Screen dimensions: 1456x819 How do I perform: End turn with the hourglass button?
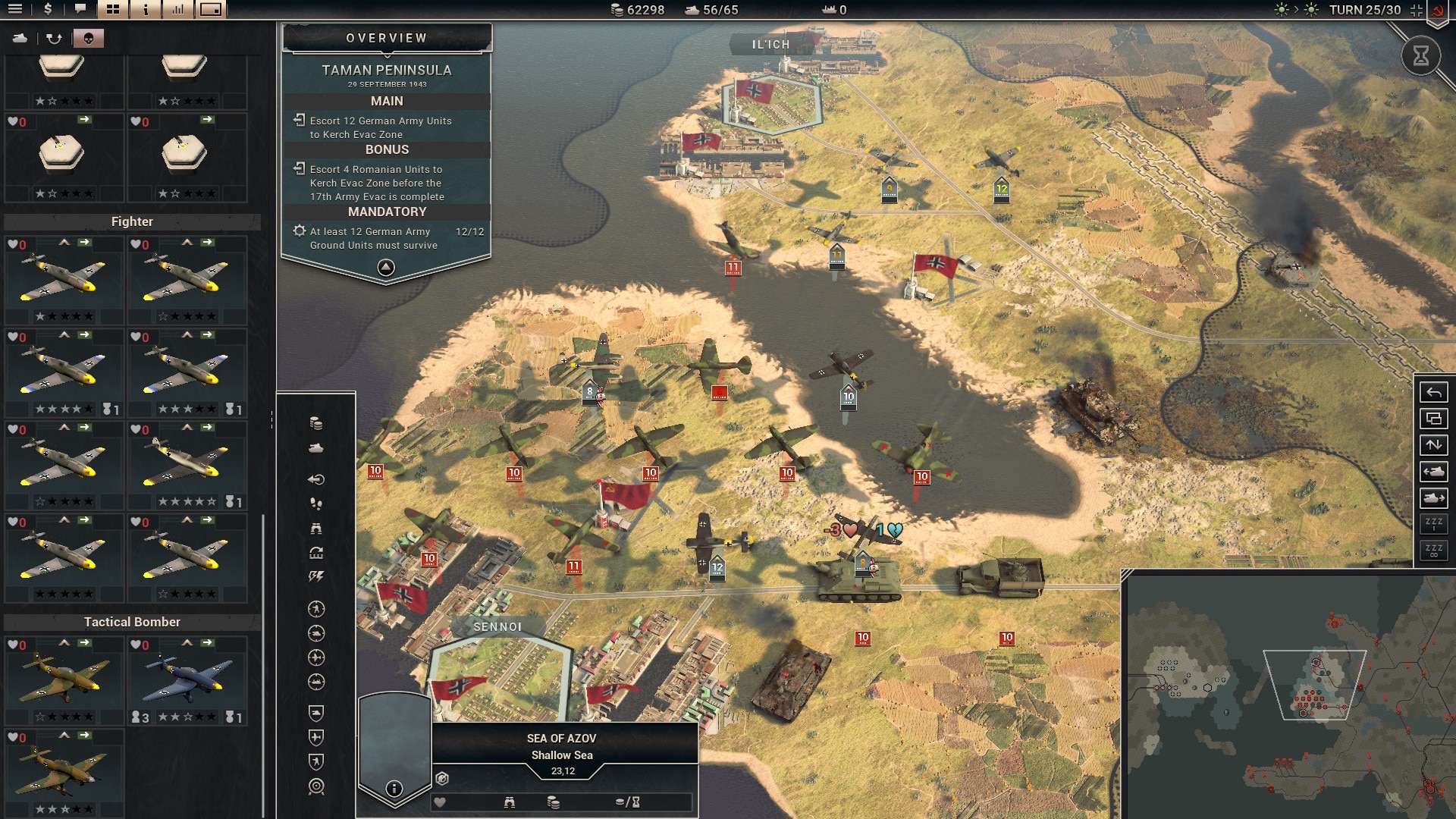point(1420,55)
